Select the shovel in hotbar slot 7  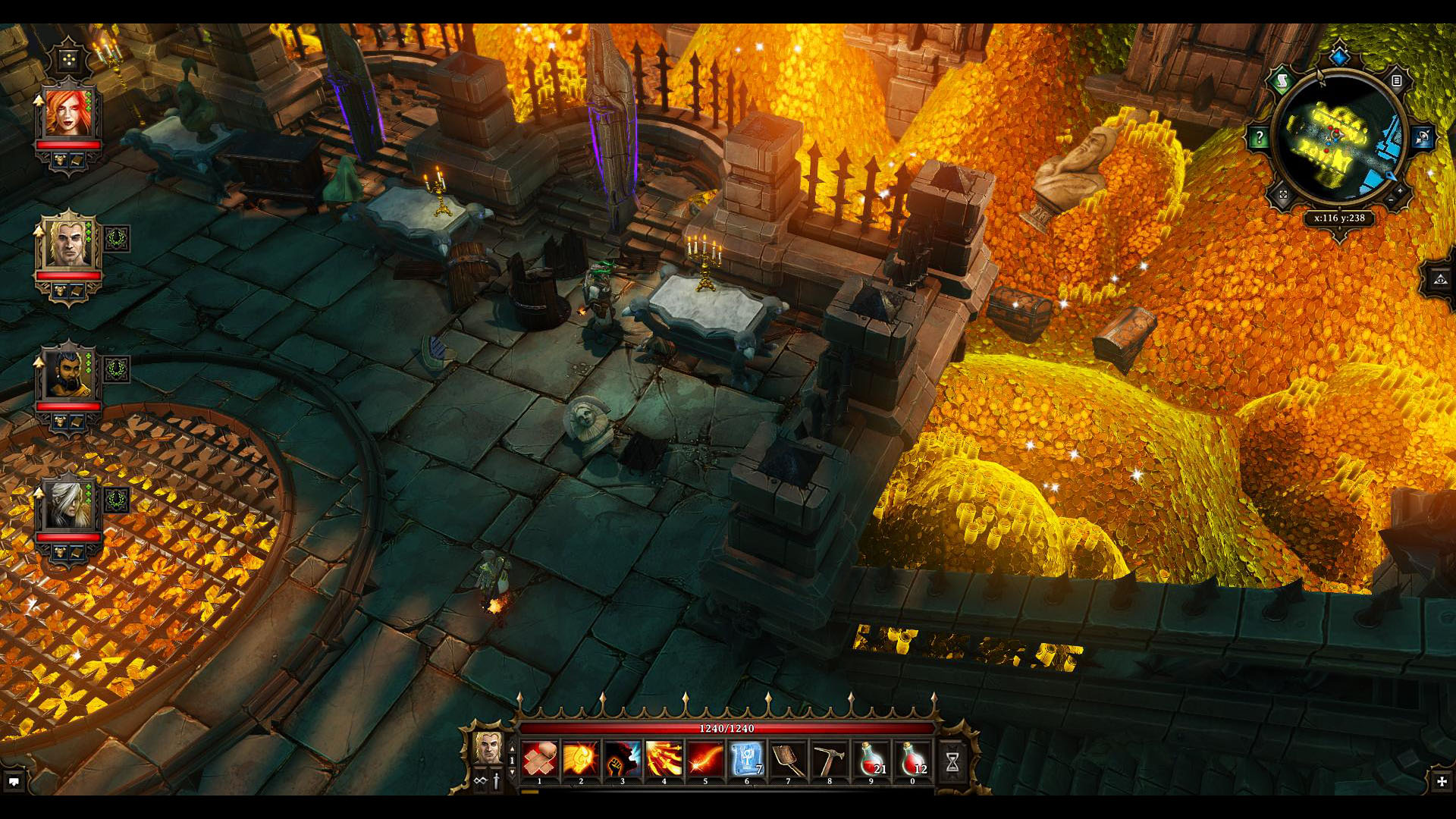coord(788,759)
